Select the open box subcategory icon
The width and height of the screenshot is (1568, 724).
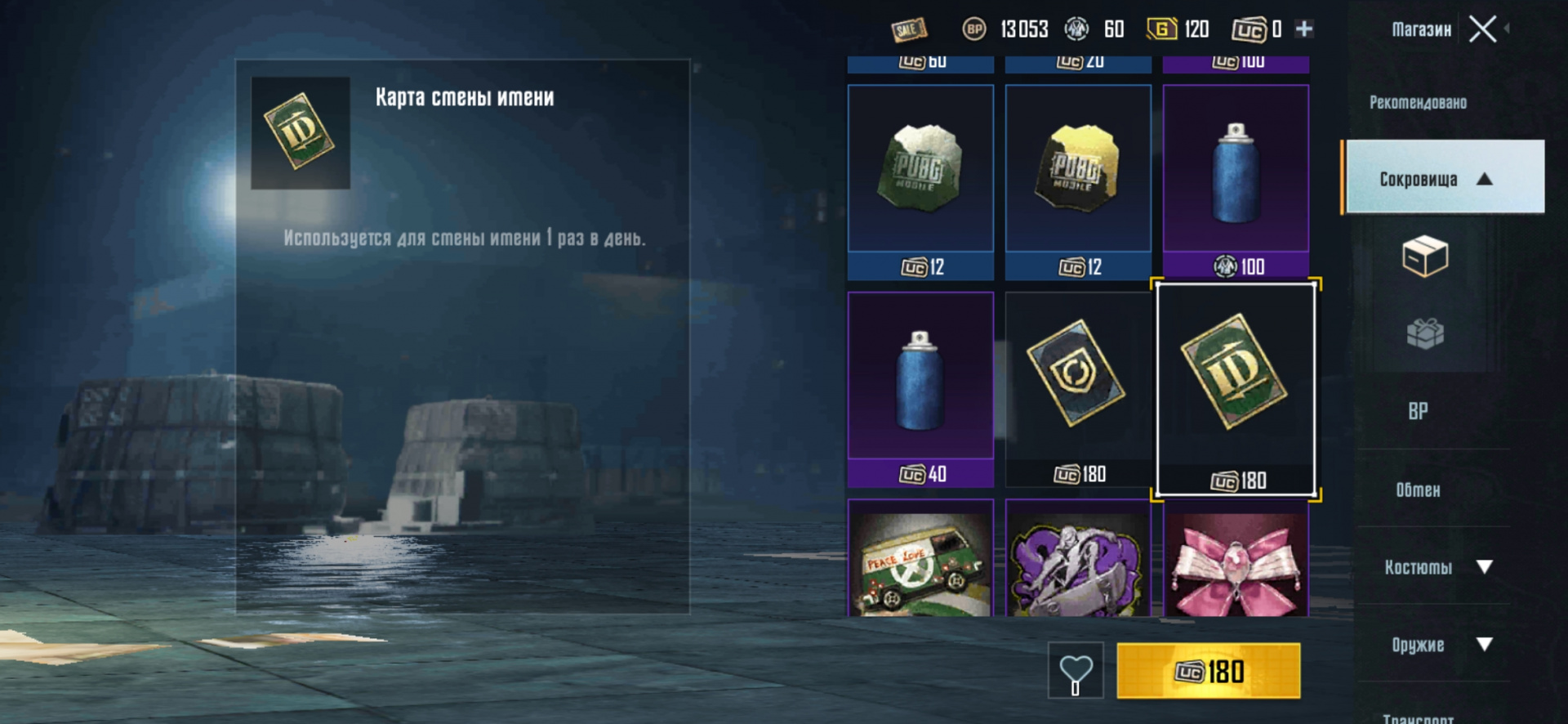1424,257
